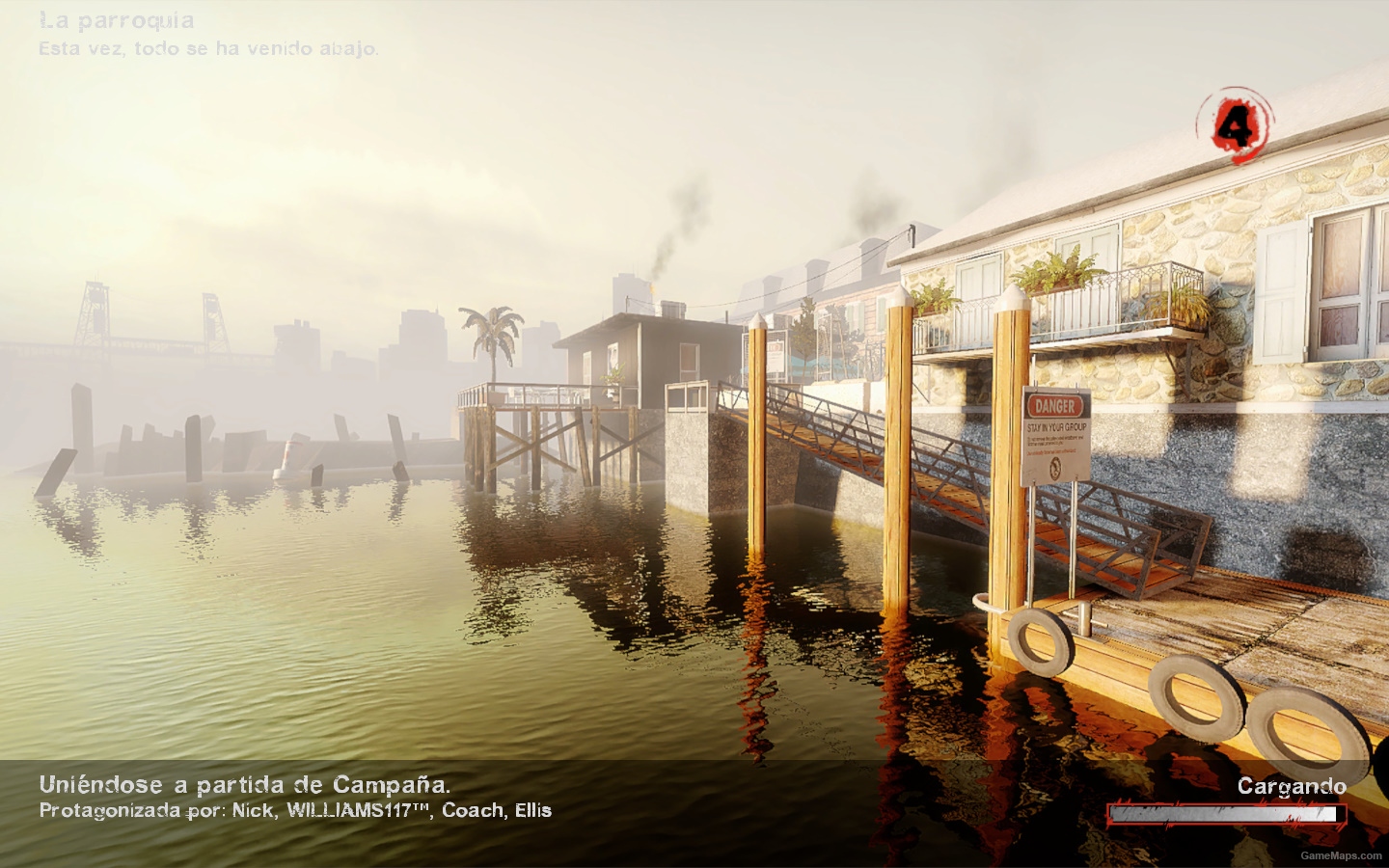Click the biohazard emblem on the danger sign

coord(1054,470)
